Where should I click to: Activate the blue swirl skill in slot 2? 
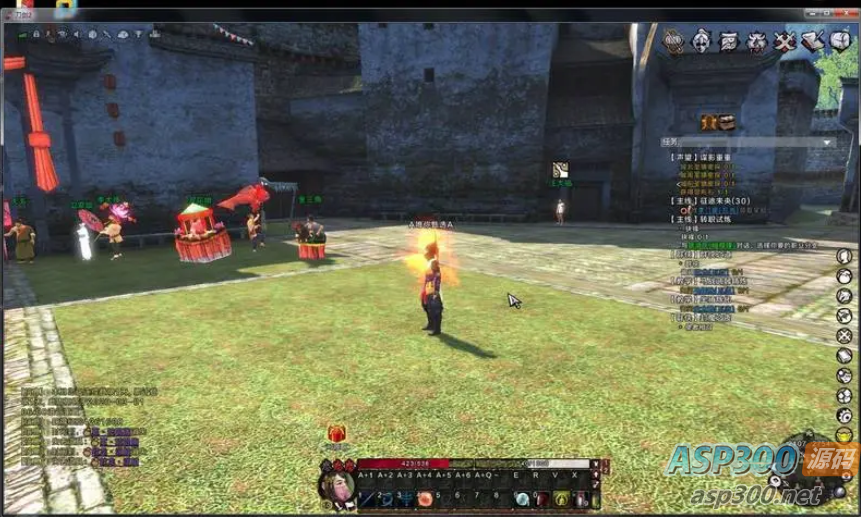click(386, 498)
